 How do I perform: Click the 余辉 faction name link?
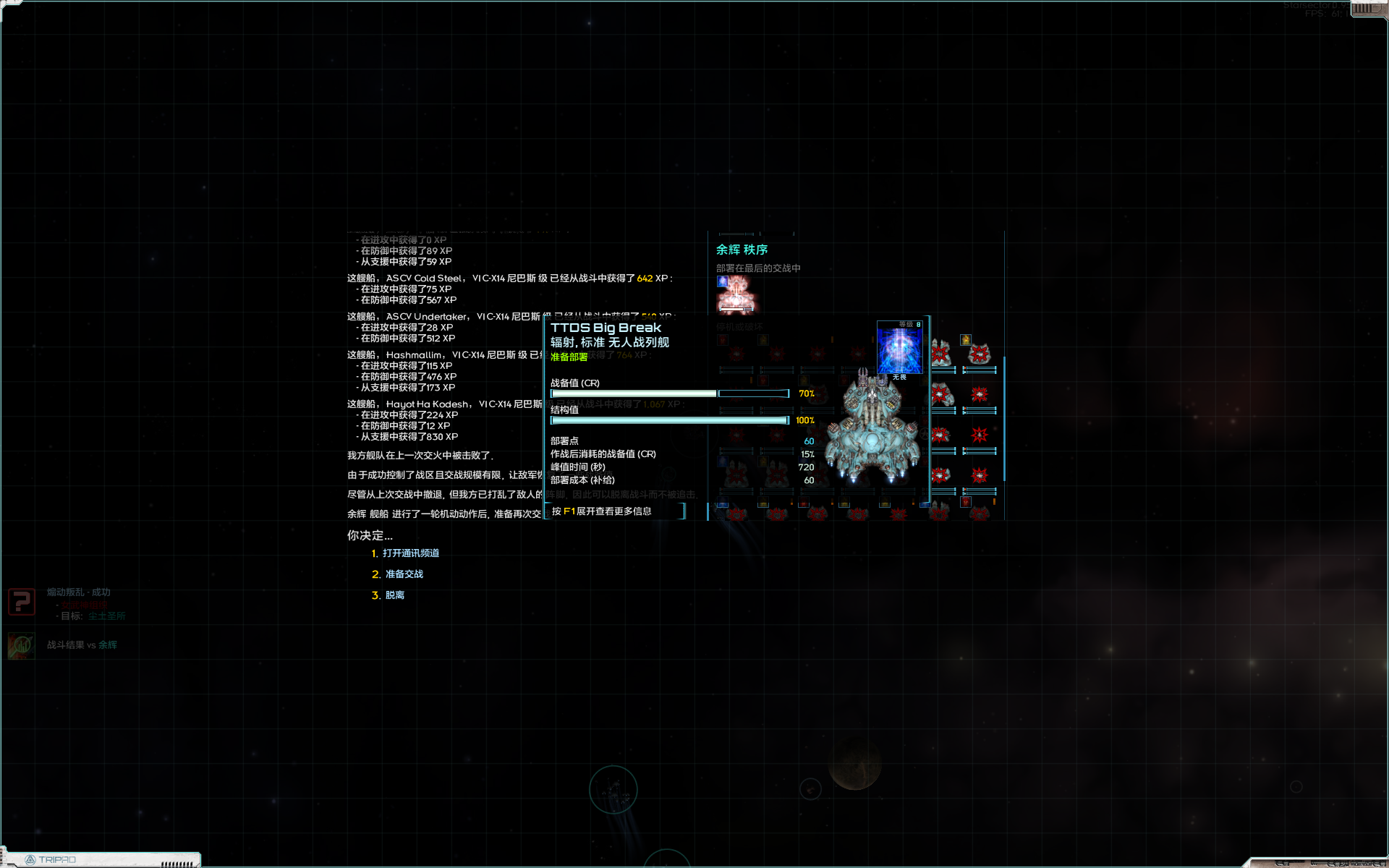pyautogui.click(x=107, y=645)
